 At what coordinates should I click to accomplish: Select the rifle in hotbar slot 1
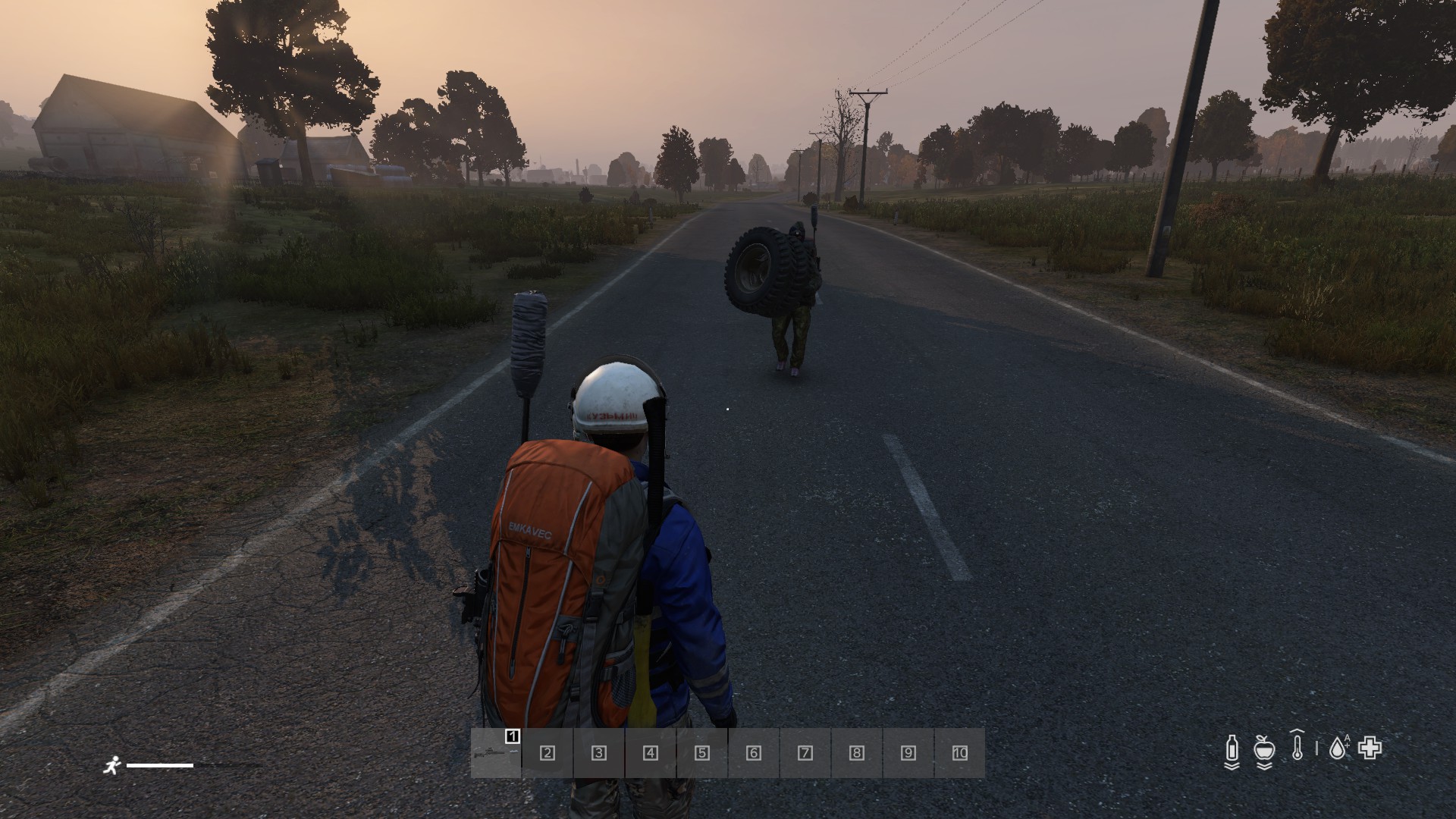(496, 753)
